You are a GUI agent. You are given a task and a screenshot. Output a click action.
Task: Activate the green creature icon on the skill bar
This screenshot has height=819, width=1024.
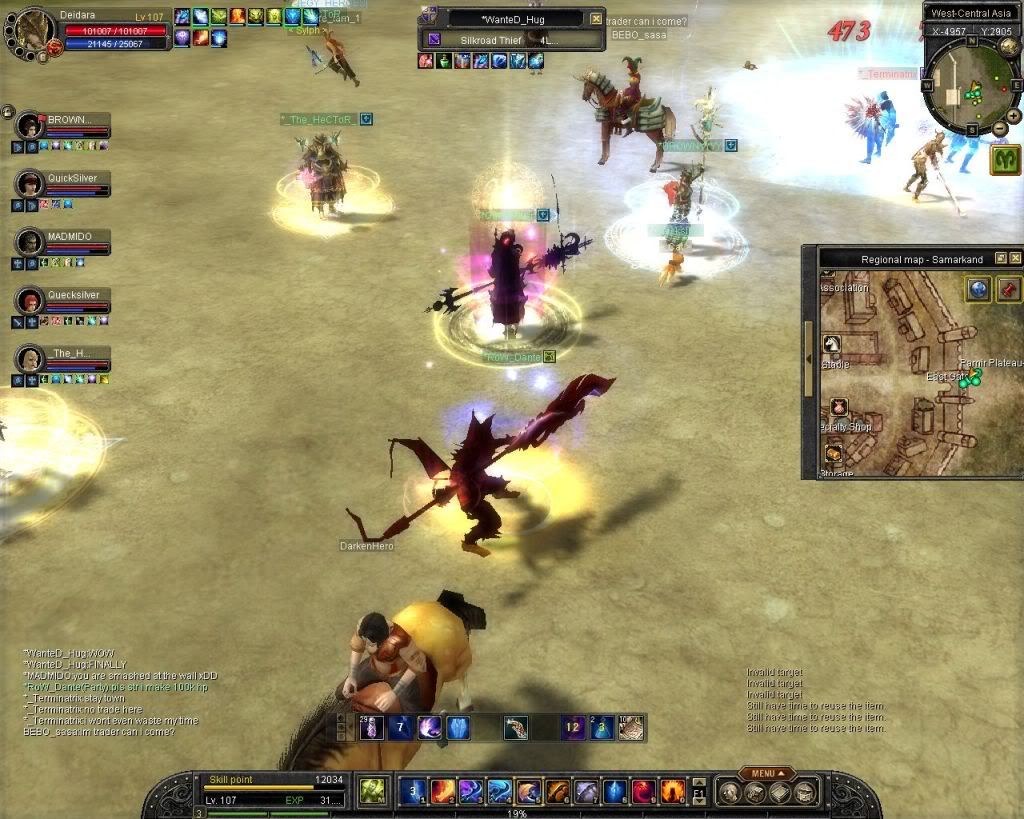(x=372, y=791)
